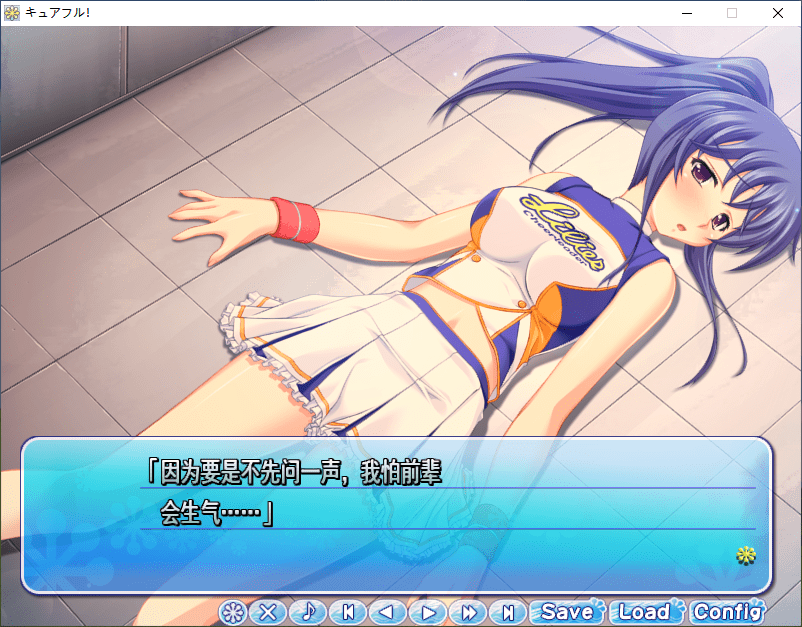The image size is (802, 627).
Task: Minimize the game window
Action: coord(686,13)
